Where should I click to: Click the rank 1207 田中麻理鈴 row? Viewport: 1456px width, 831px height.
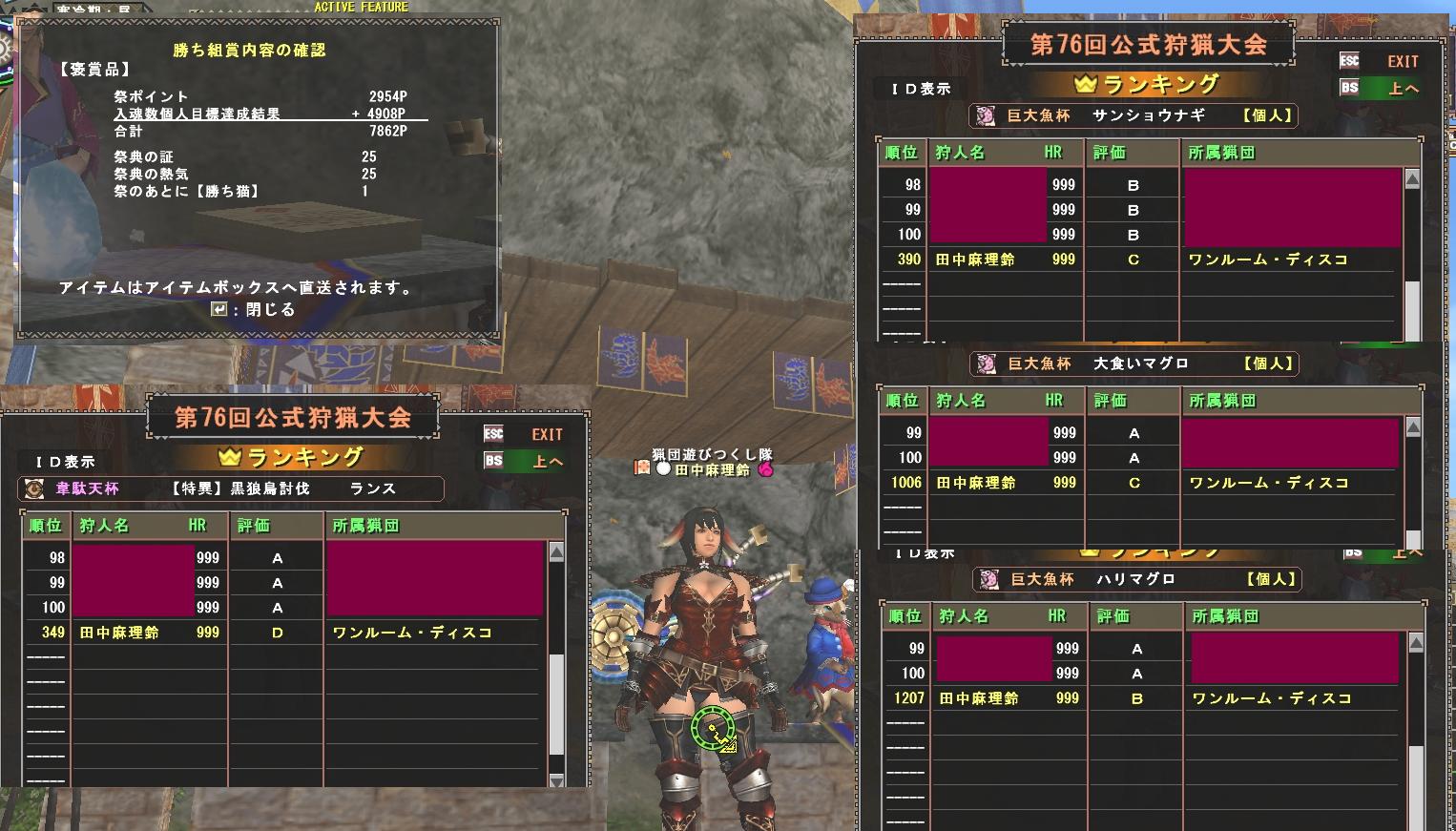coord(1143,698)
